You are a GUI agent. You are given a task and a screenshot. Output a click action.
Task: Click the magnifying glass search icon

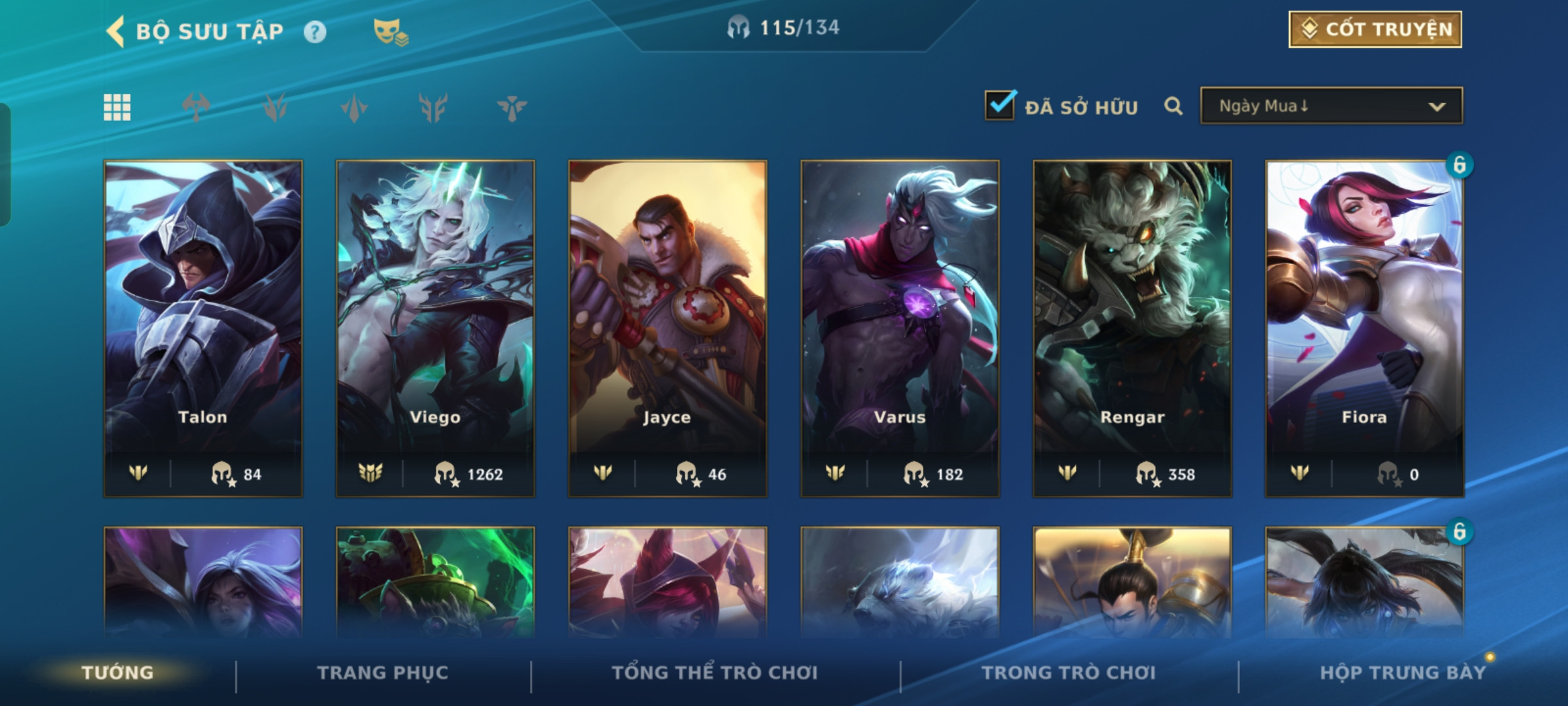[1173, 106]
